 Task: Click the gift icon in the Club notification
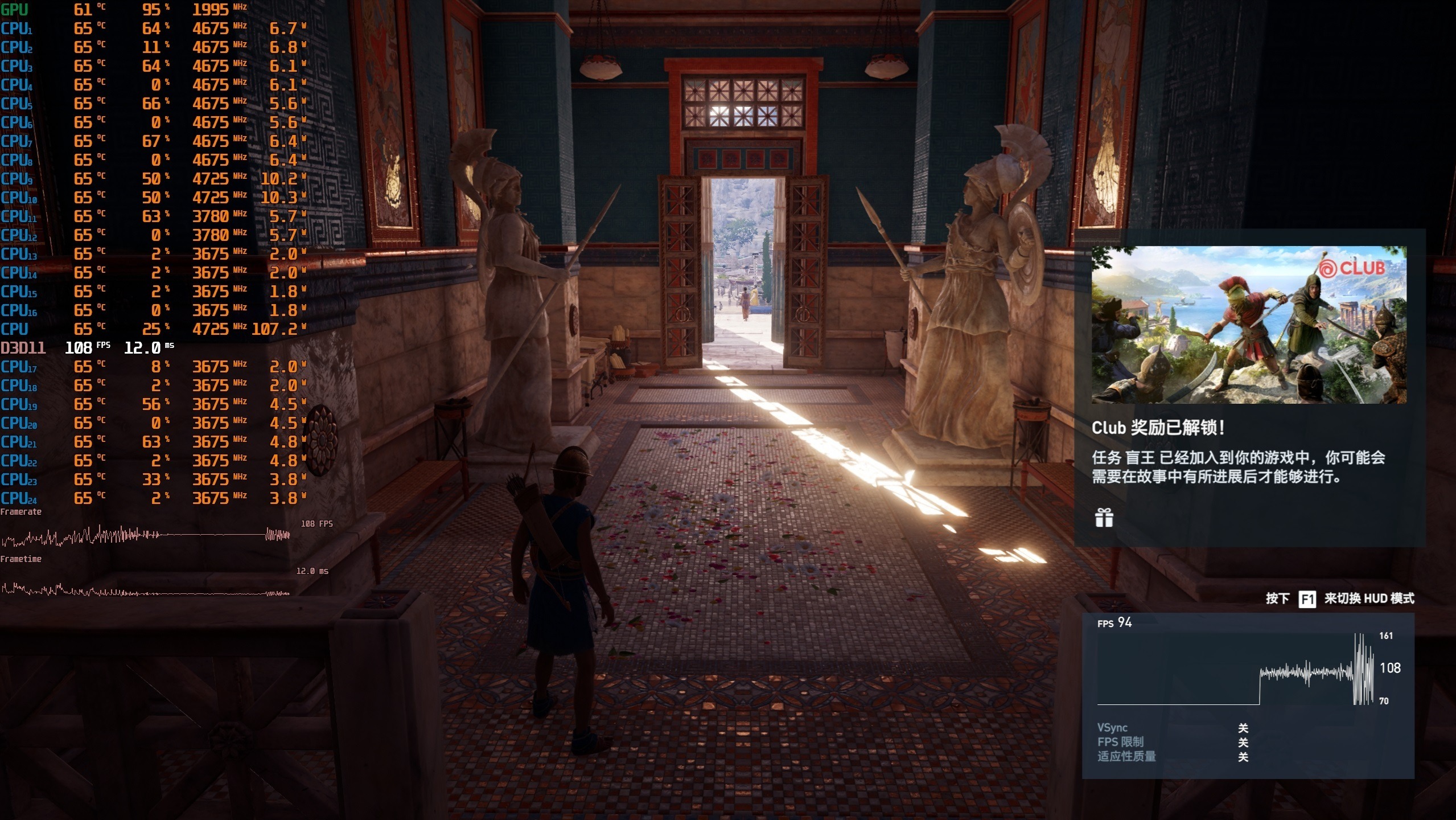[1104, 518]
